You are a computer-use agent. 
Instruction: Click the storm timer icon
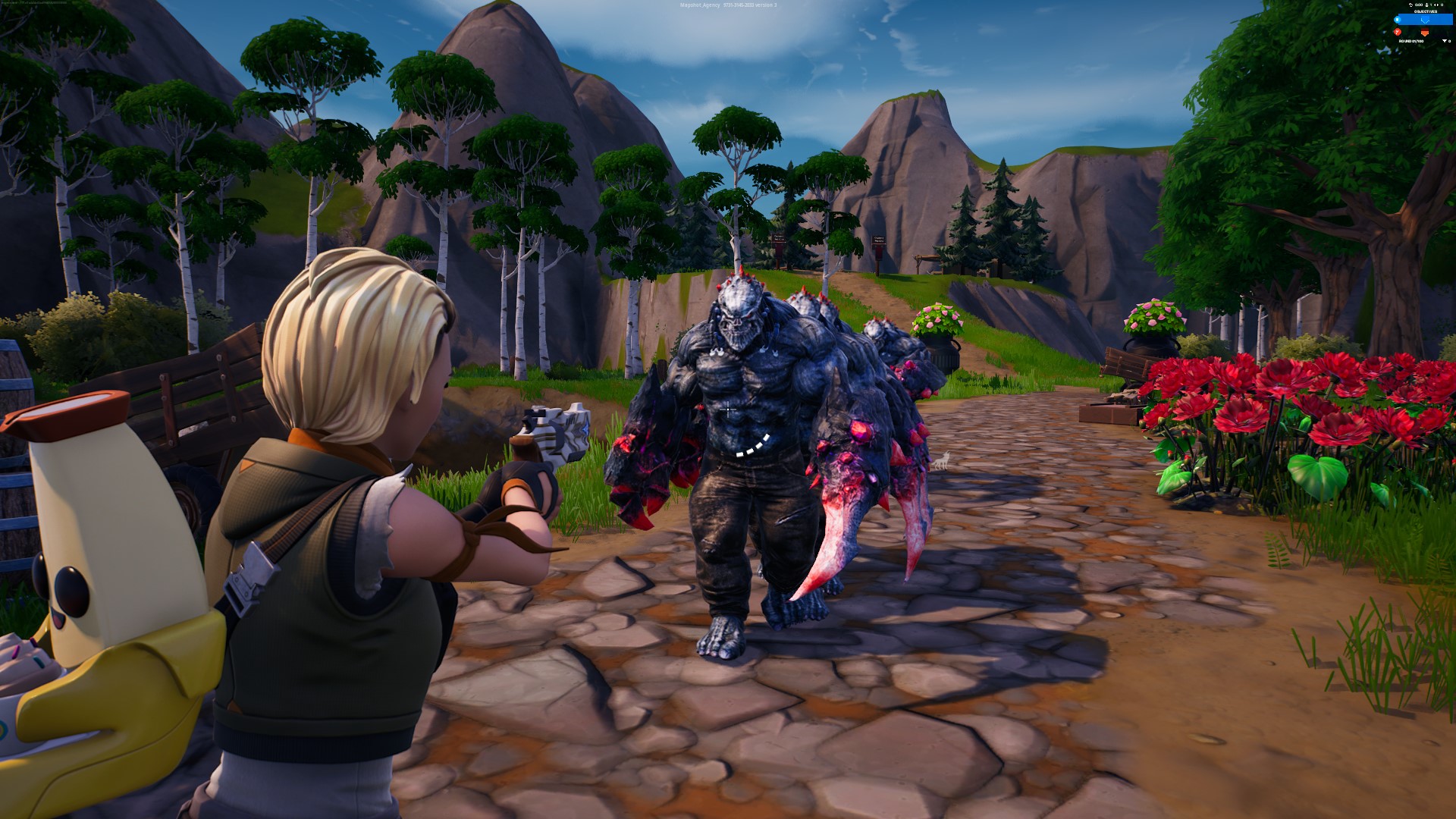[x=1410, y=5]
